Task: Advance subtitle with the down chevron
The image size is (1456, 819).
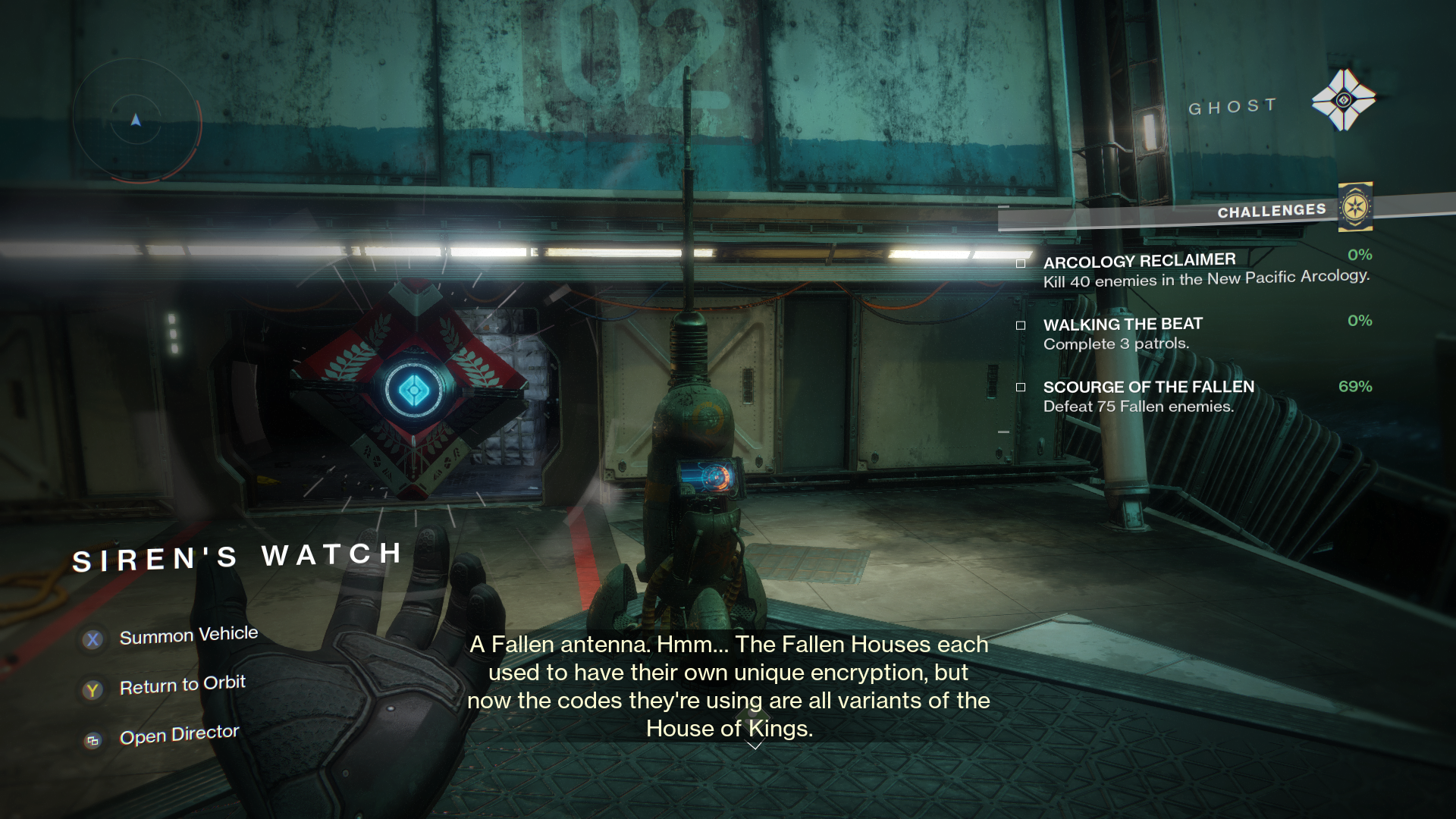Action: pos(755,746)
